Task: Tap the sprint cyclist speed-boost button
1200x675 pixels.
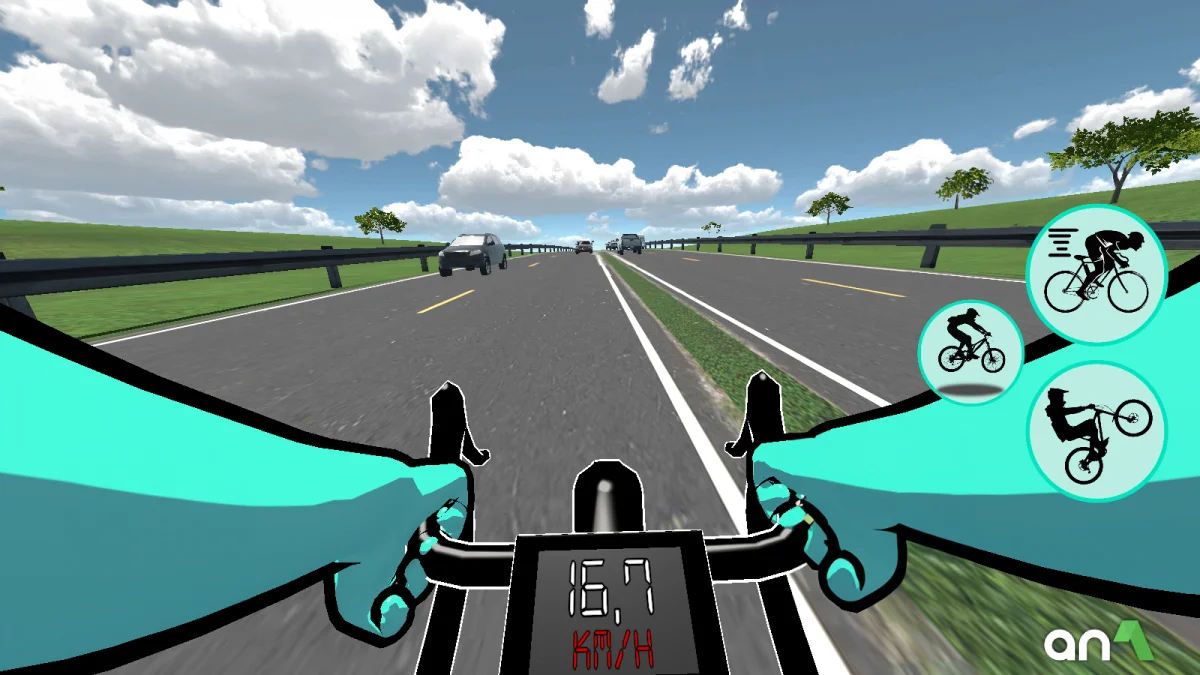Action: [1096, 260]
